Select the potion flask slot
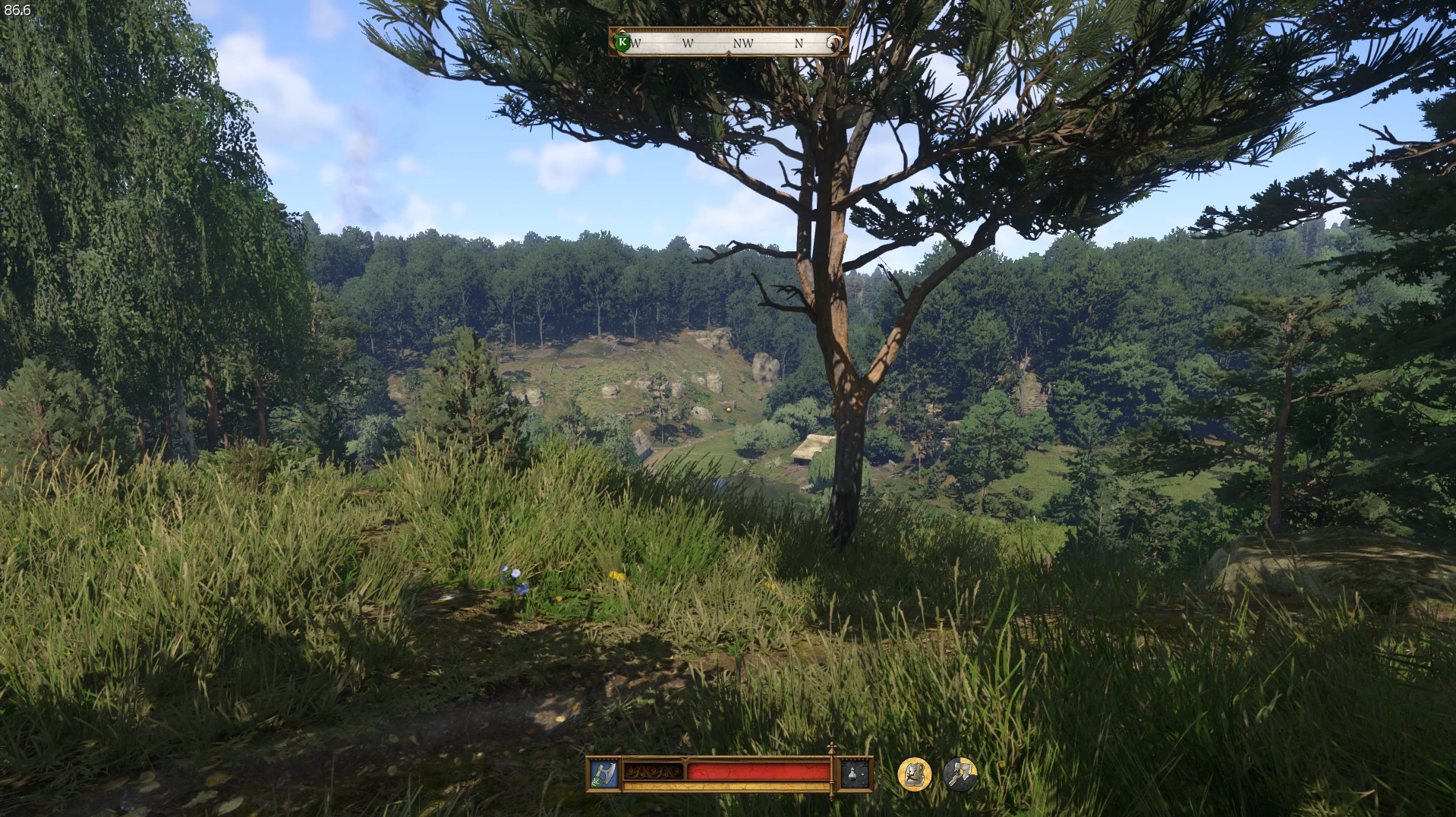The image size is (1456, 817). [x=856, y=774]
